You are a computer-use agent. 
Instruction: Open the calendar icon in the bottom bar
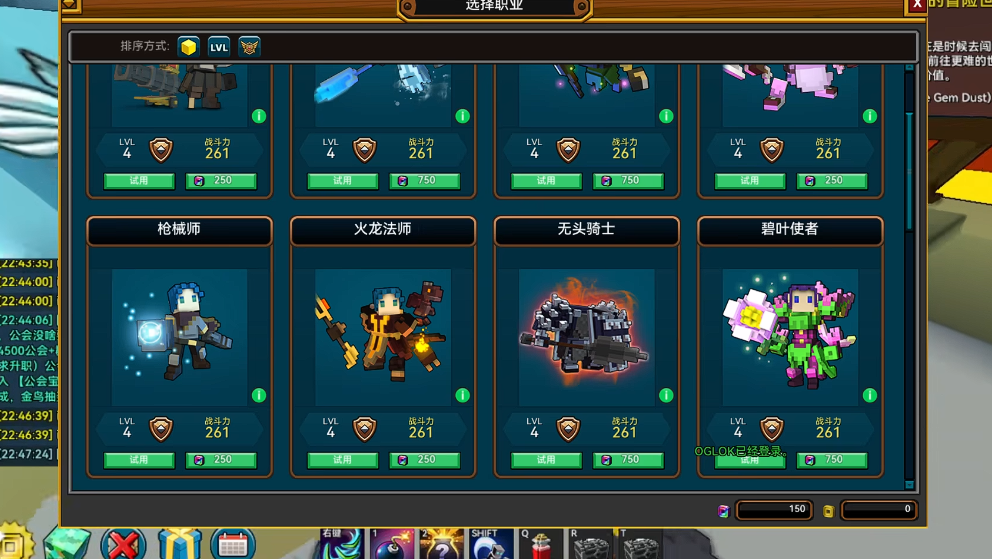click(233, 545)
